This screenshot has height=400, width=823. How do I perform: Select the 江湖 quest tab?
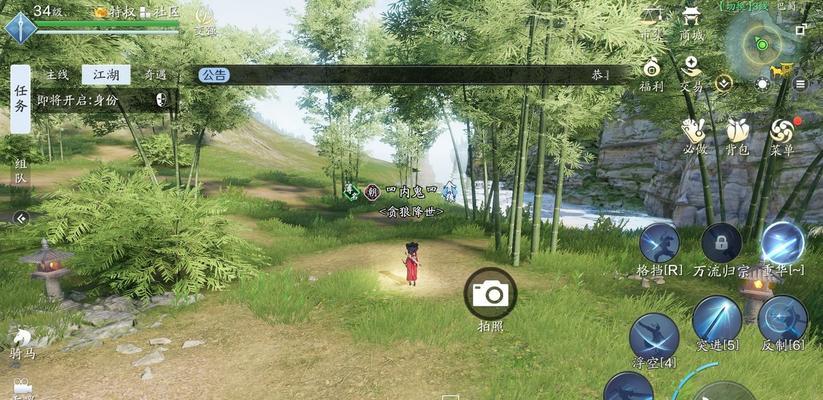(105, 75)
